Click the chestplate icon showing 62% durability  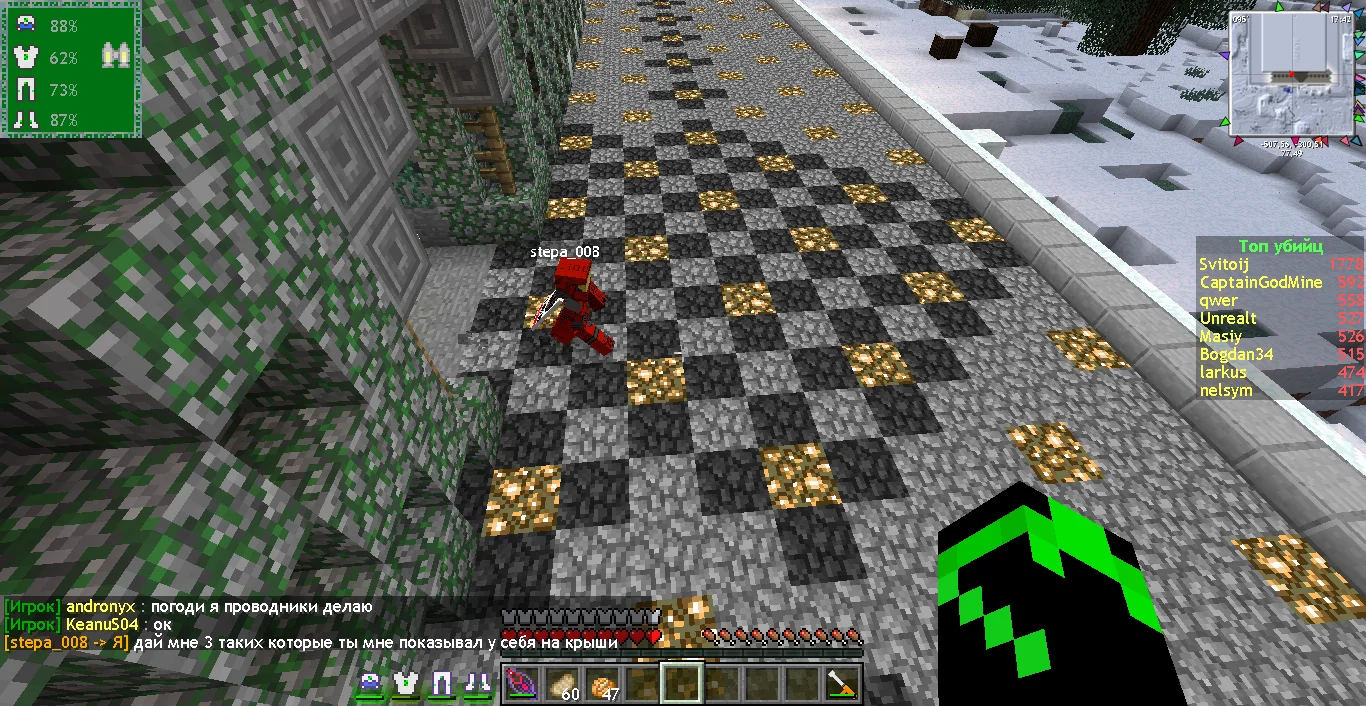coord(26,58)
